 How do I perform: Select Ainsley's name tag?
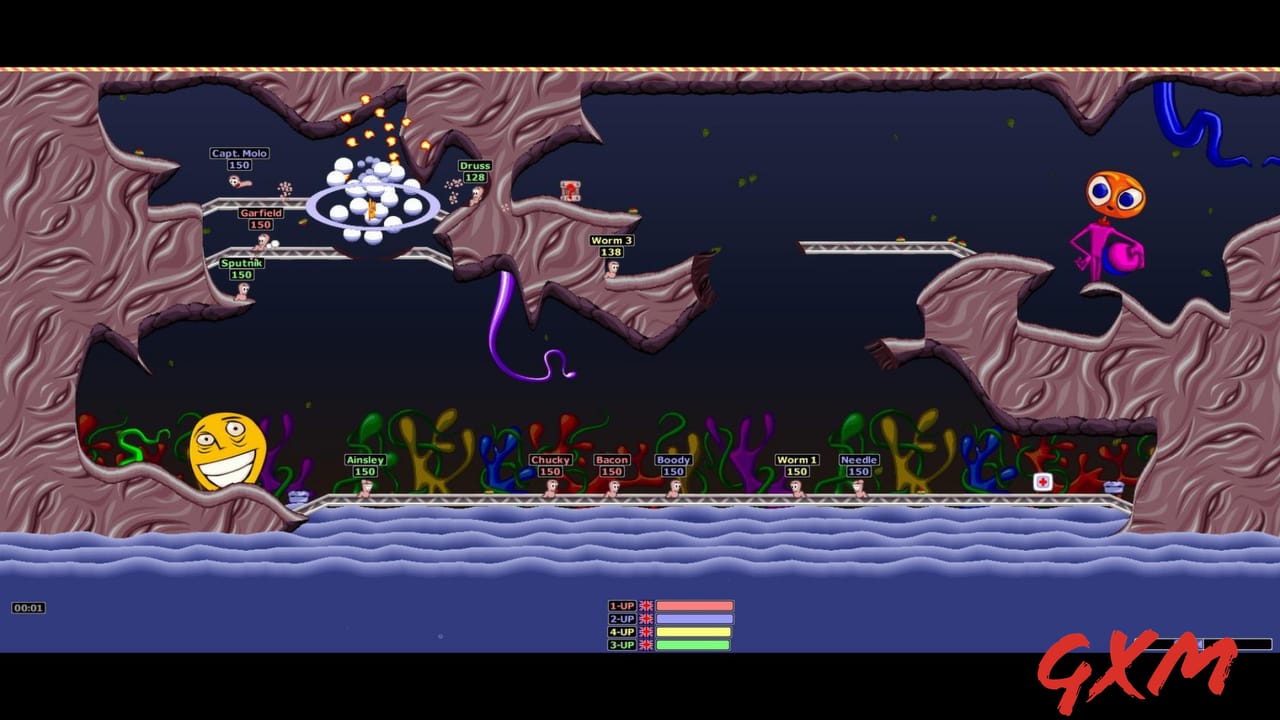364,459
